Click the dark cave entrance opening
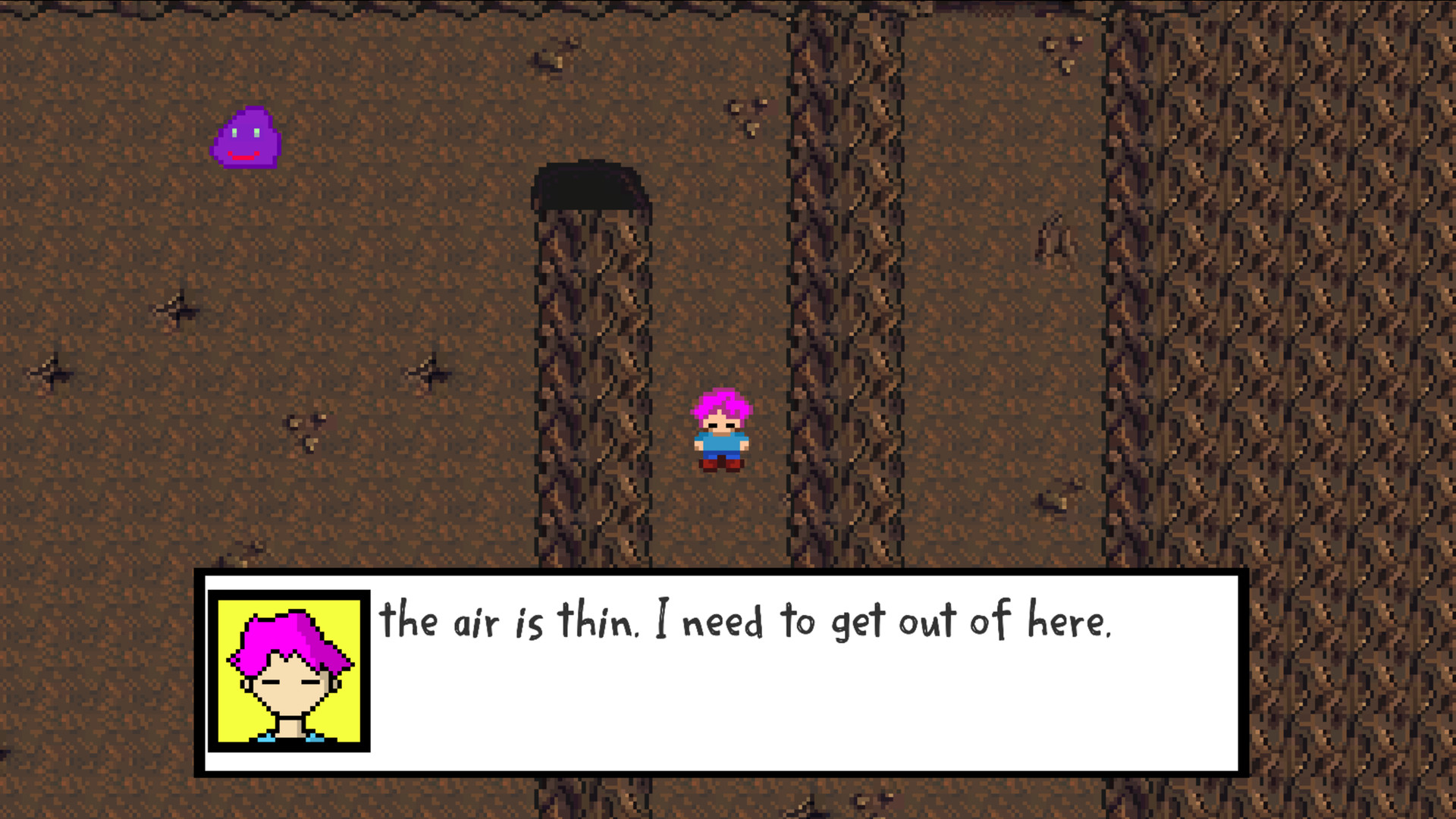The image size is (1456, 819). pos(591,186)
